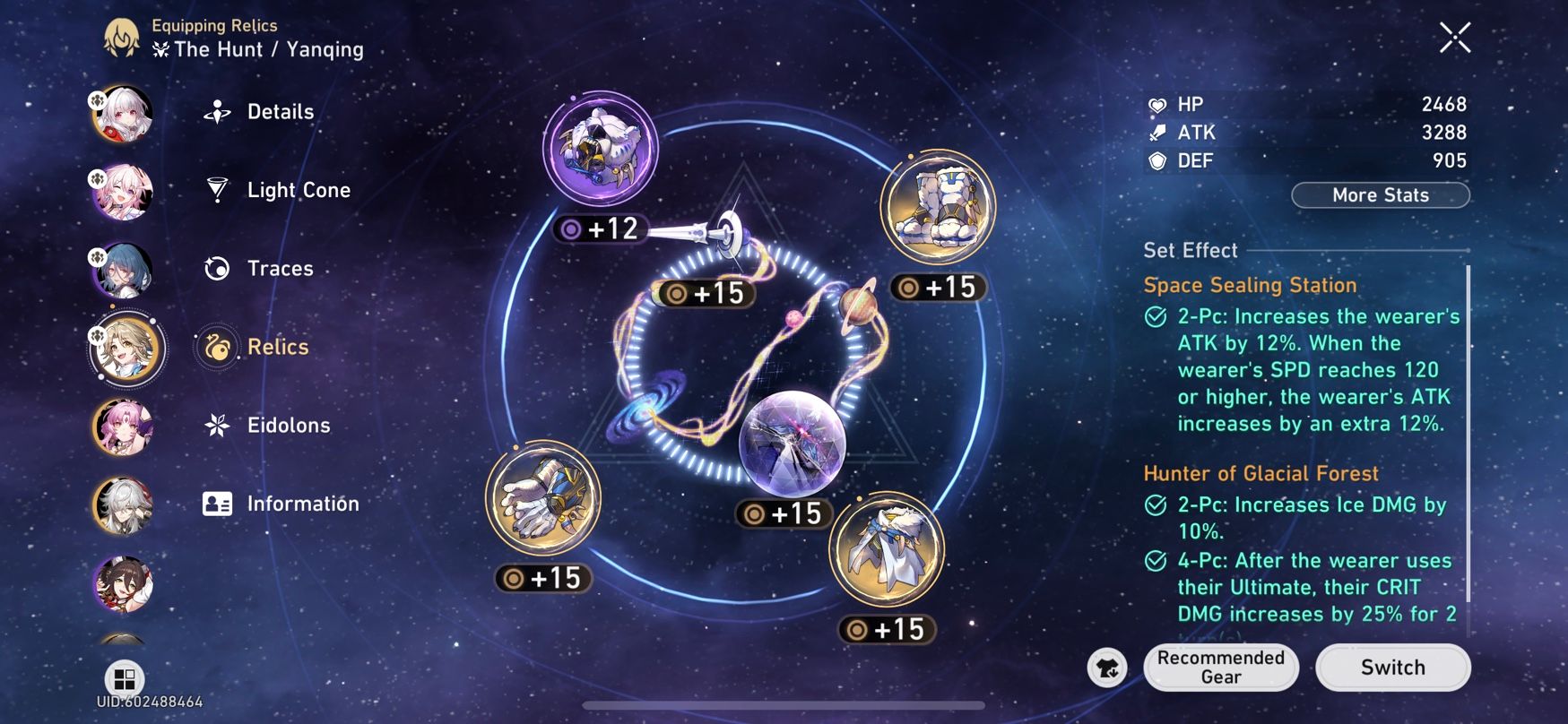Image resolution: width=1568 pixels, height=724 pixels.
Task: Switch to the silver-haired character portrait
Action: point(123,506)
